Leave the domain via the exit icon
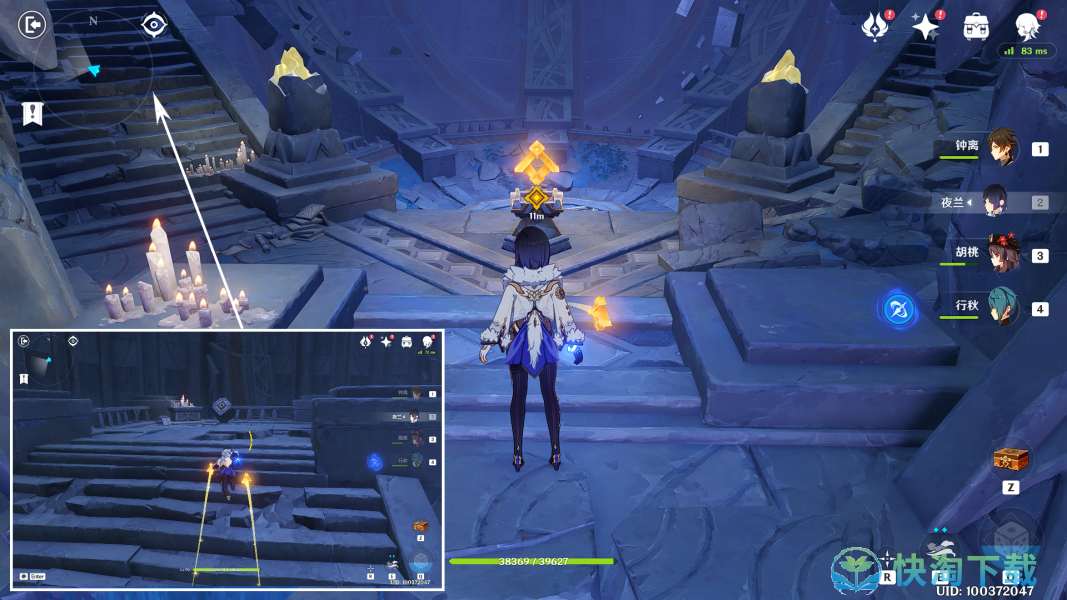 click(32, 24)
